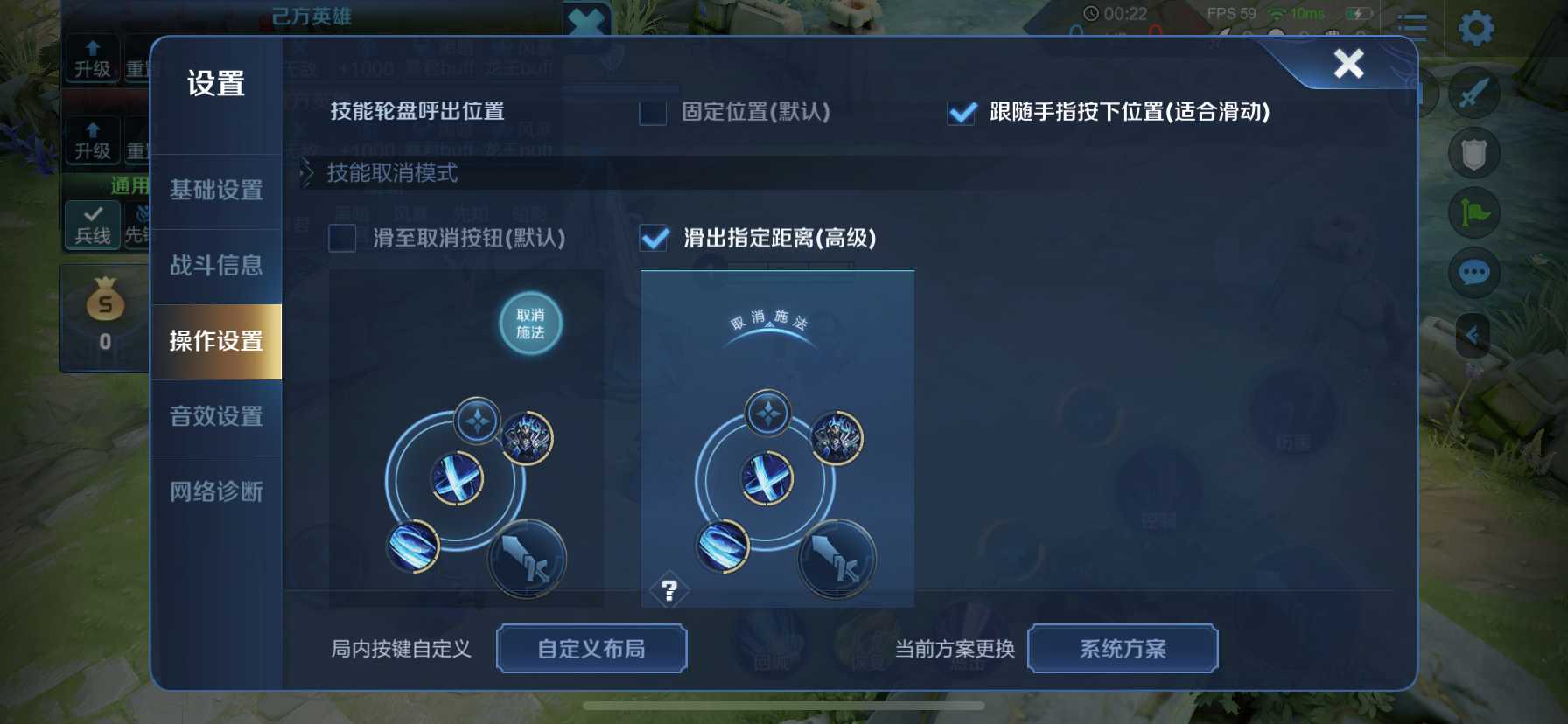Click the 系统方案 button
Viewport: 1568px width, 724px height.
click(x=1123, y=649)
